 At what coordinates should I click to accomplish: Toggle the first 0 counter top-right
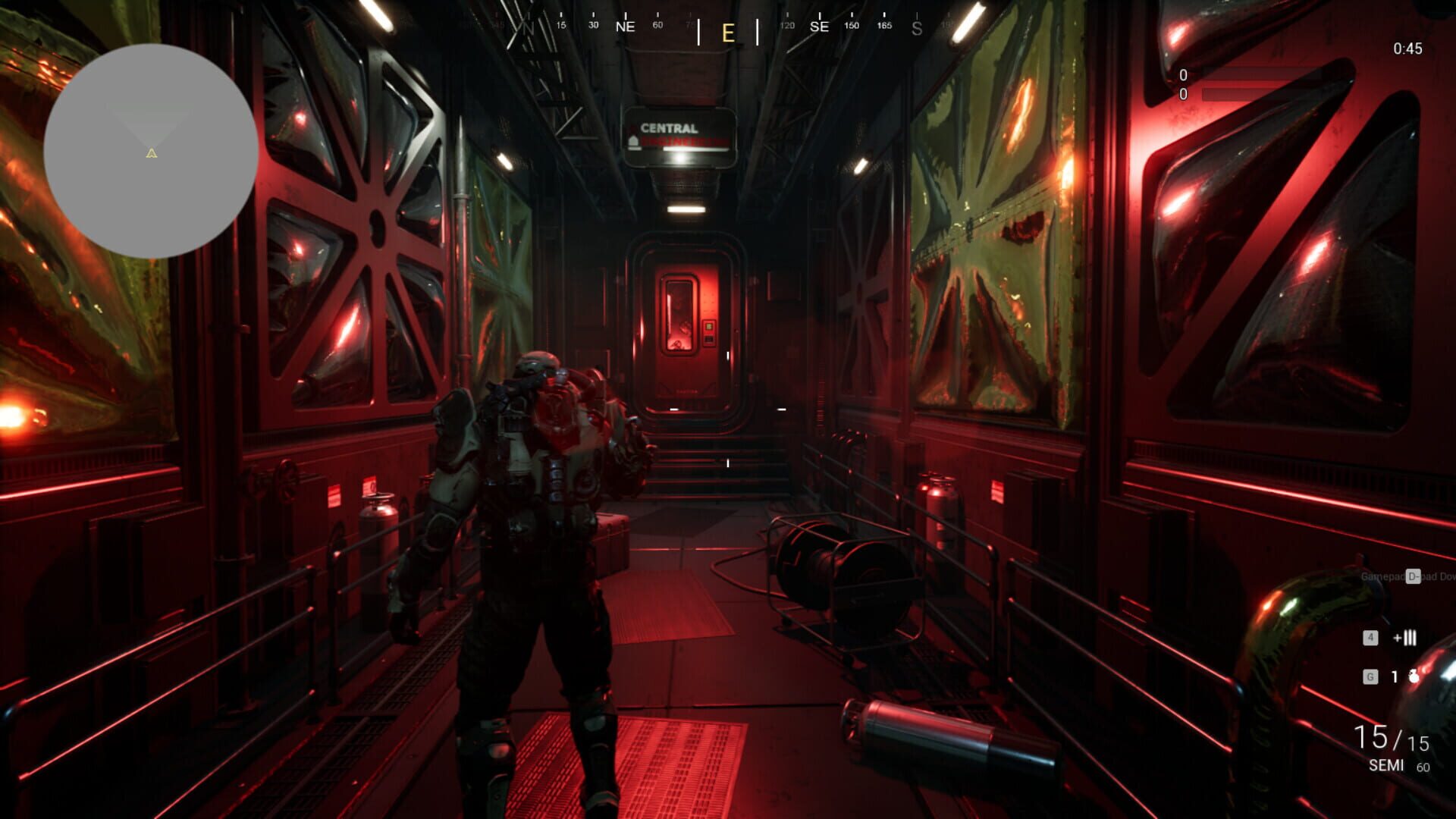click(x=1184, y=75)
